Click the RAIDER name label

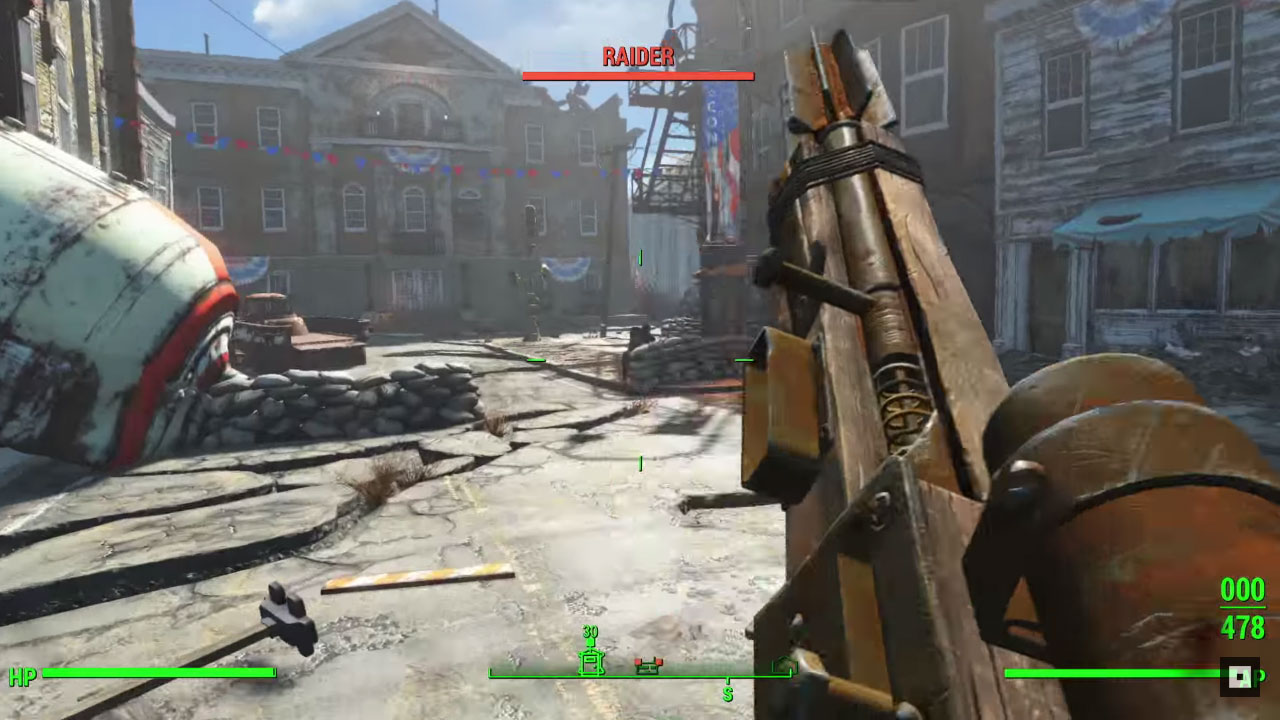click(638, 57)
